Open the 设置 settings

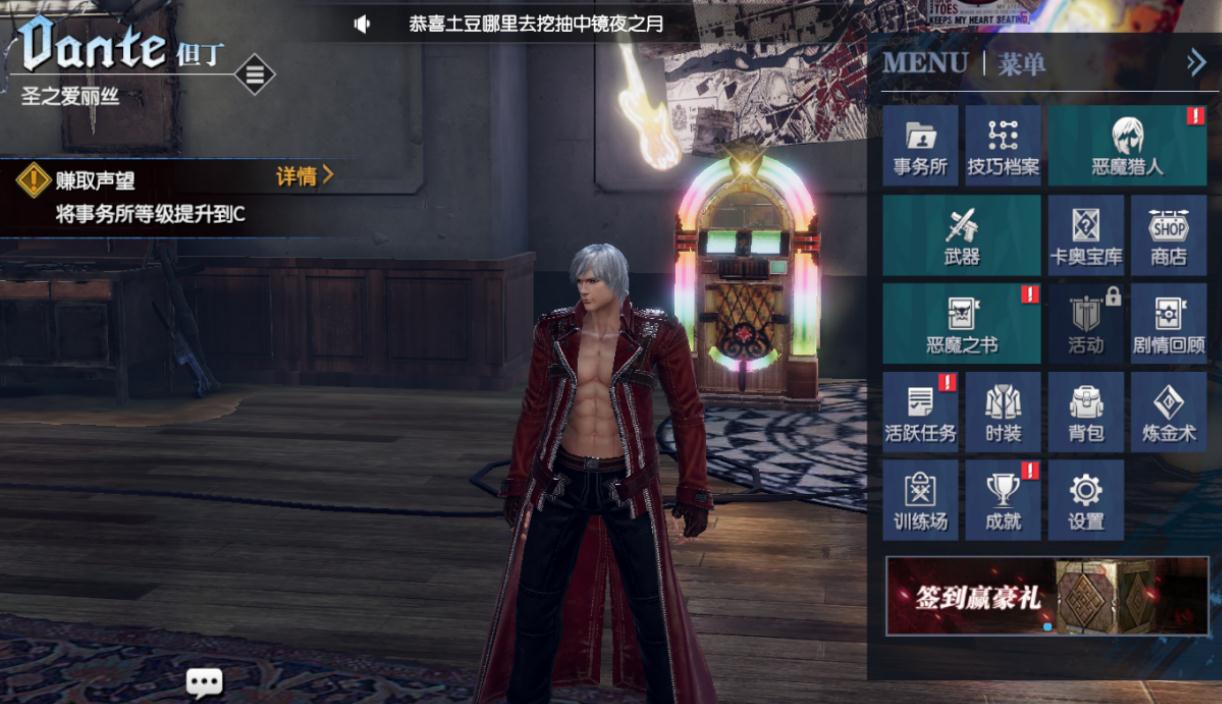[1086, 500]
